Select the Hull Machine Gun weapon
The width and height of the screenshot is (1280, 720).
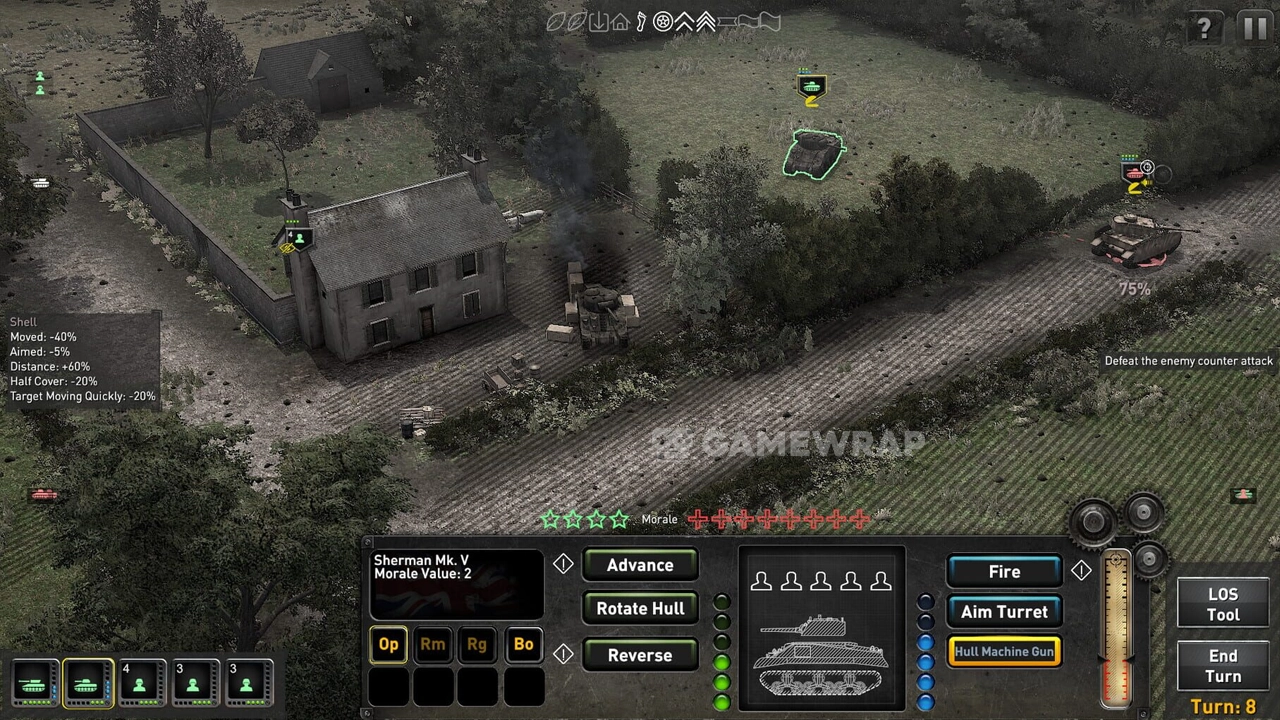1004,652
